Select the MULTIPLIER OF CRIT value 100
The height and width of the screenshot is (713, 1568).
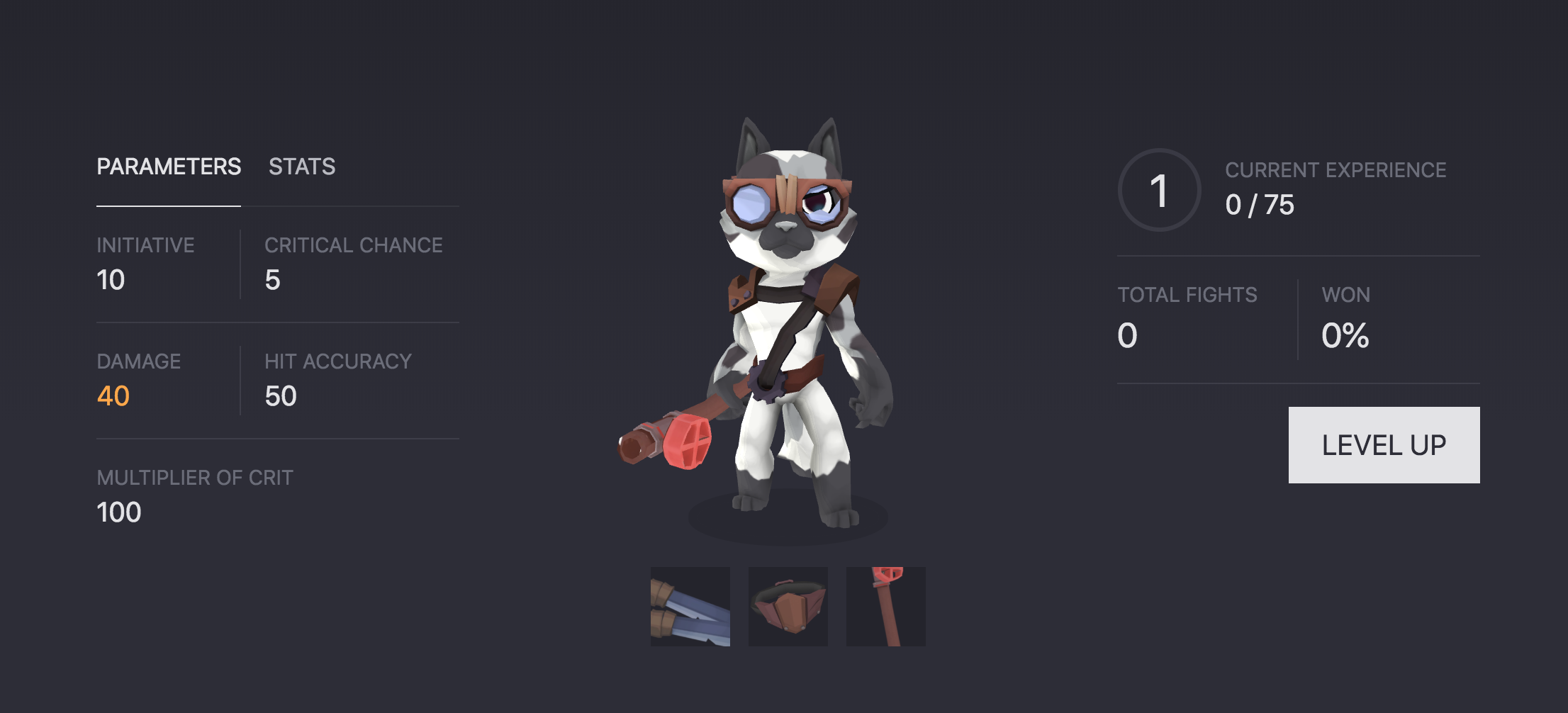tap(118, 512)
